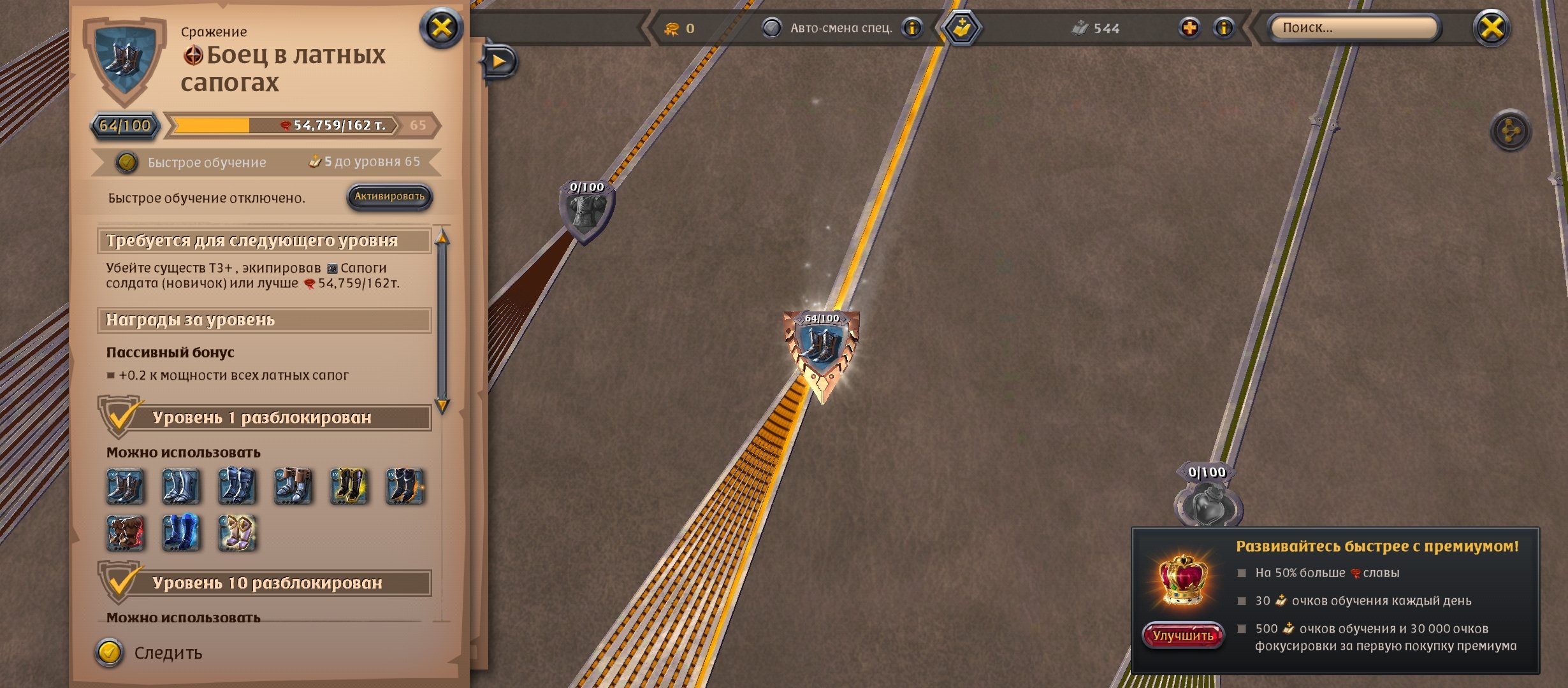Click the Активировать fast learning button
This screenshot has height=688, width=1568.
coord(389,197)
